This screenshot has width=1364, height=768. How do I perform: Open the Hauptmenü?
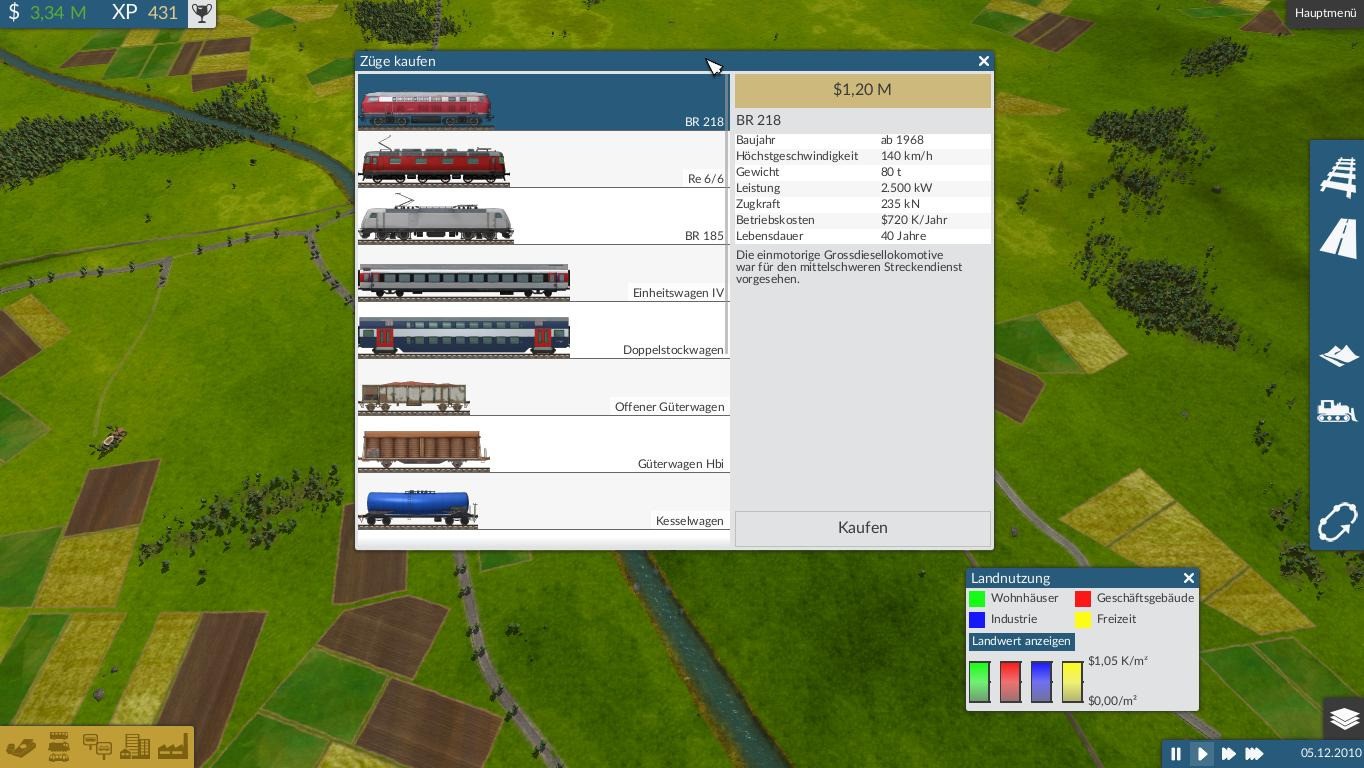click(1325, 13)
